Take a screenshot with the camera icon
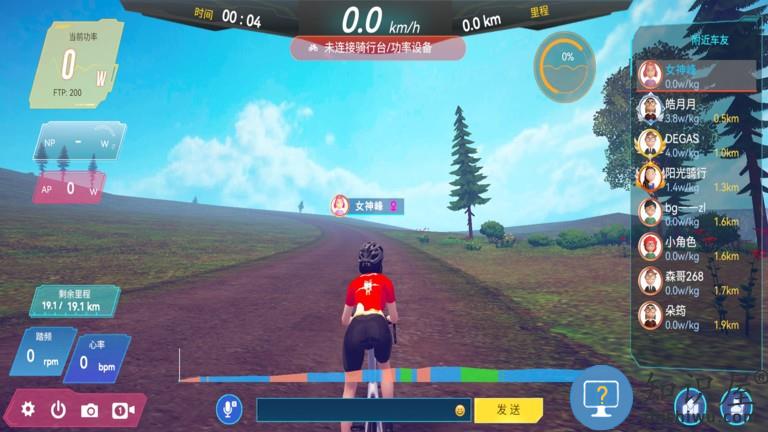The height and width of the screenshot is (432, 768). tap(90, 409)
